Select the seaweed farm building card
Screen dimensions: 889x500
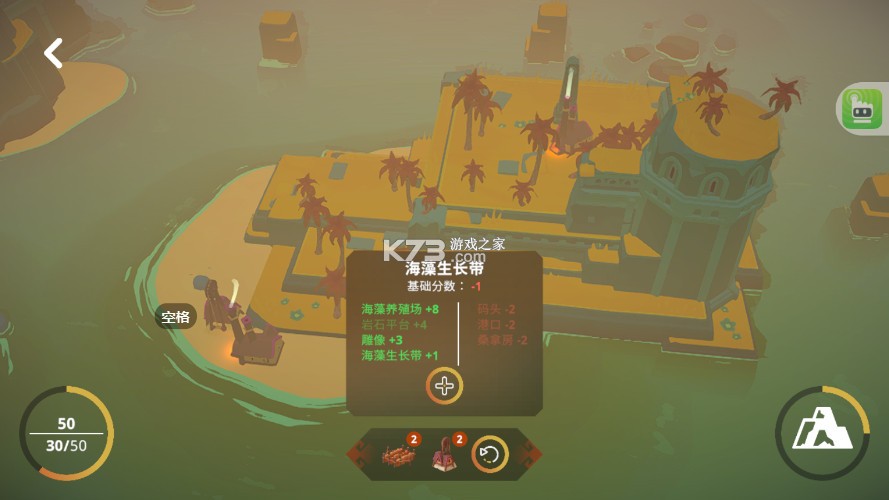tap(396, 456)
